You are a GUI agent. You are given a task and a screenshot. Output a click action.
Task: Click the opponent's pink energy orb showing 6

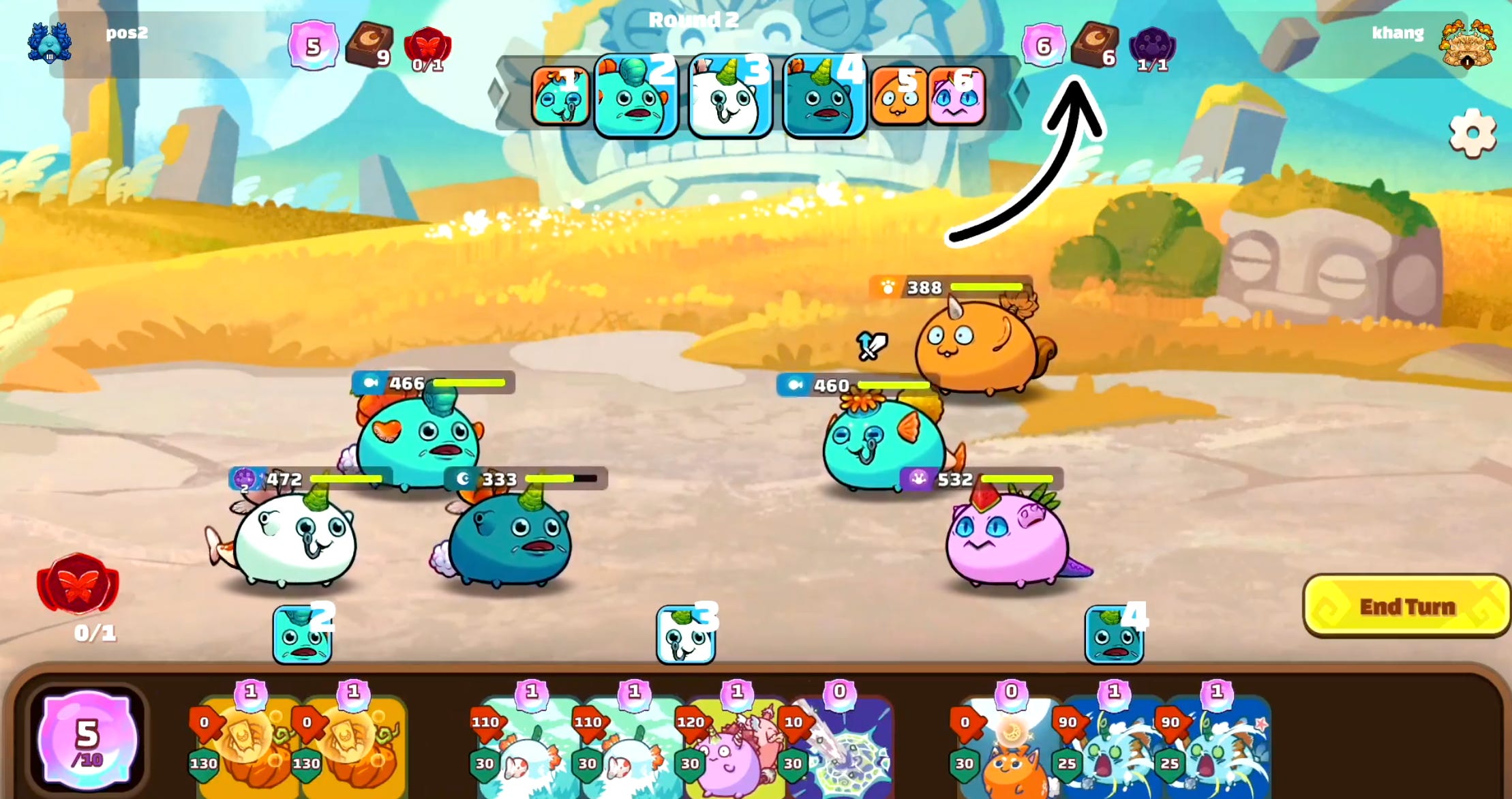[1043, 45]
